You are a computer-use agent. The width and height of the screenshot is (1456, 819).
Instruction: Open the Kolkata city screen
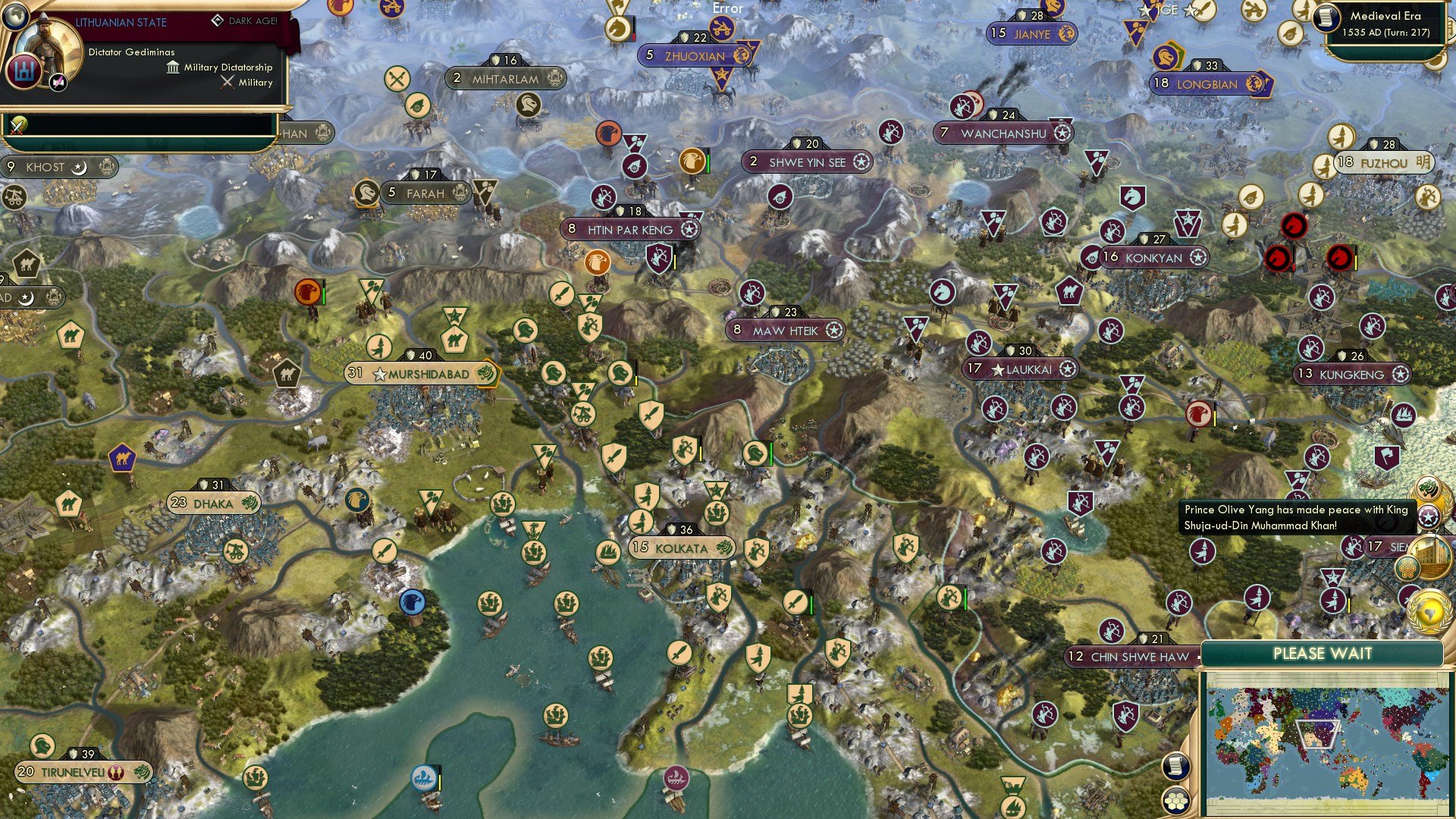point(682,548)
